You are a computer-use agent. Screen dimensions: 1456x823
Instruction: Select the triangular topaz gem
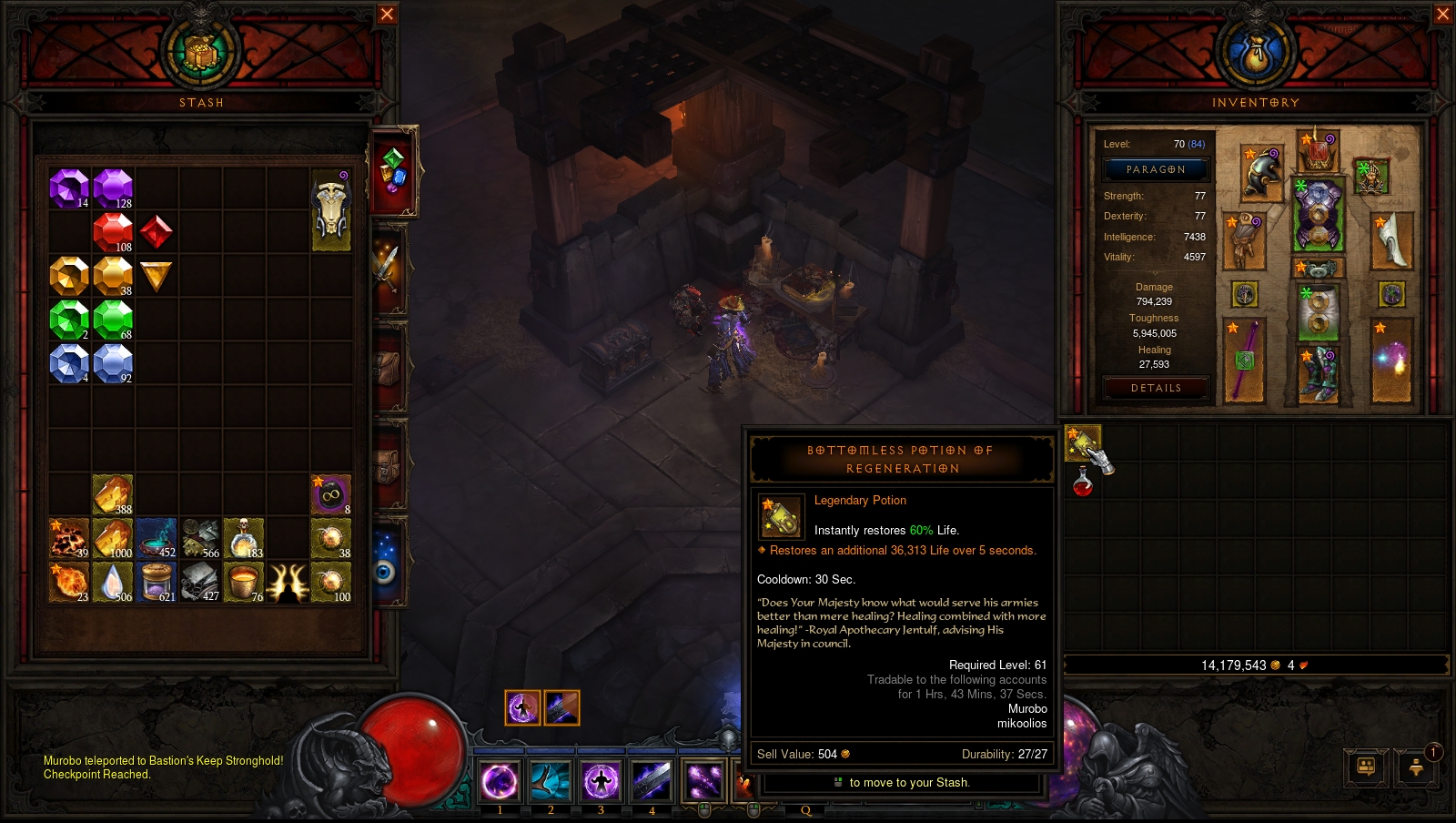click(157, 276)
